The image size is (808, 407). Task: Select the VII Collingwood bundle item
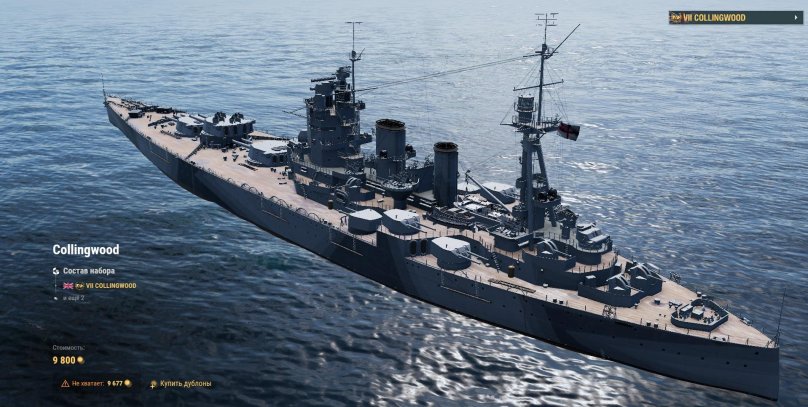(105, 285)
